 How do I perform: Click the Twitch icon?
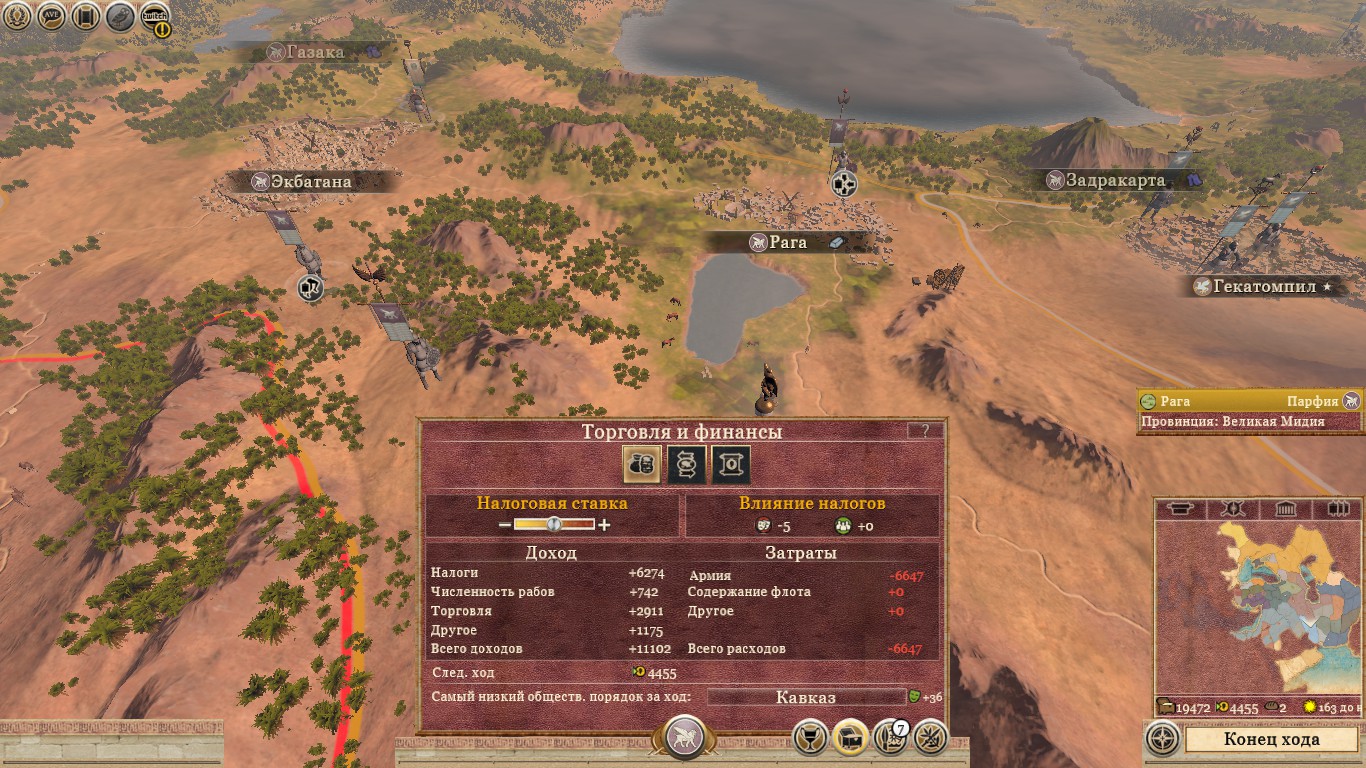(x=155, y=16)
